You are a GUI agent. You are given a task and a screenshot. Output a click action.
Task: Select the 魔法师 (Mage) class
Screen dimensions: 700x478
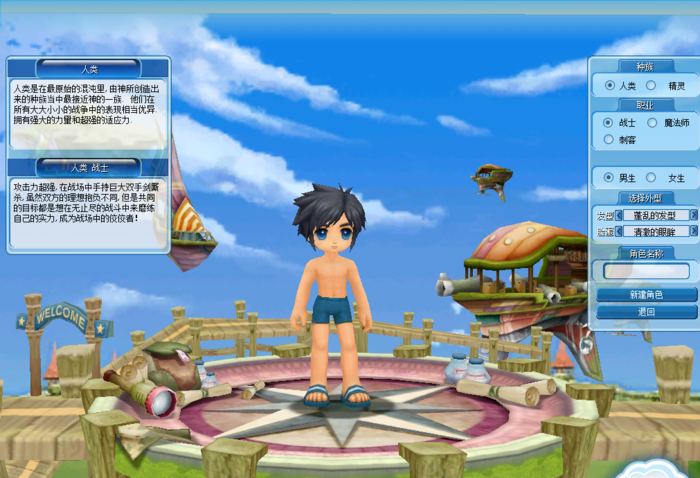(653, 122)
